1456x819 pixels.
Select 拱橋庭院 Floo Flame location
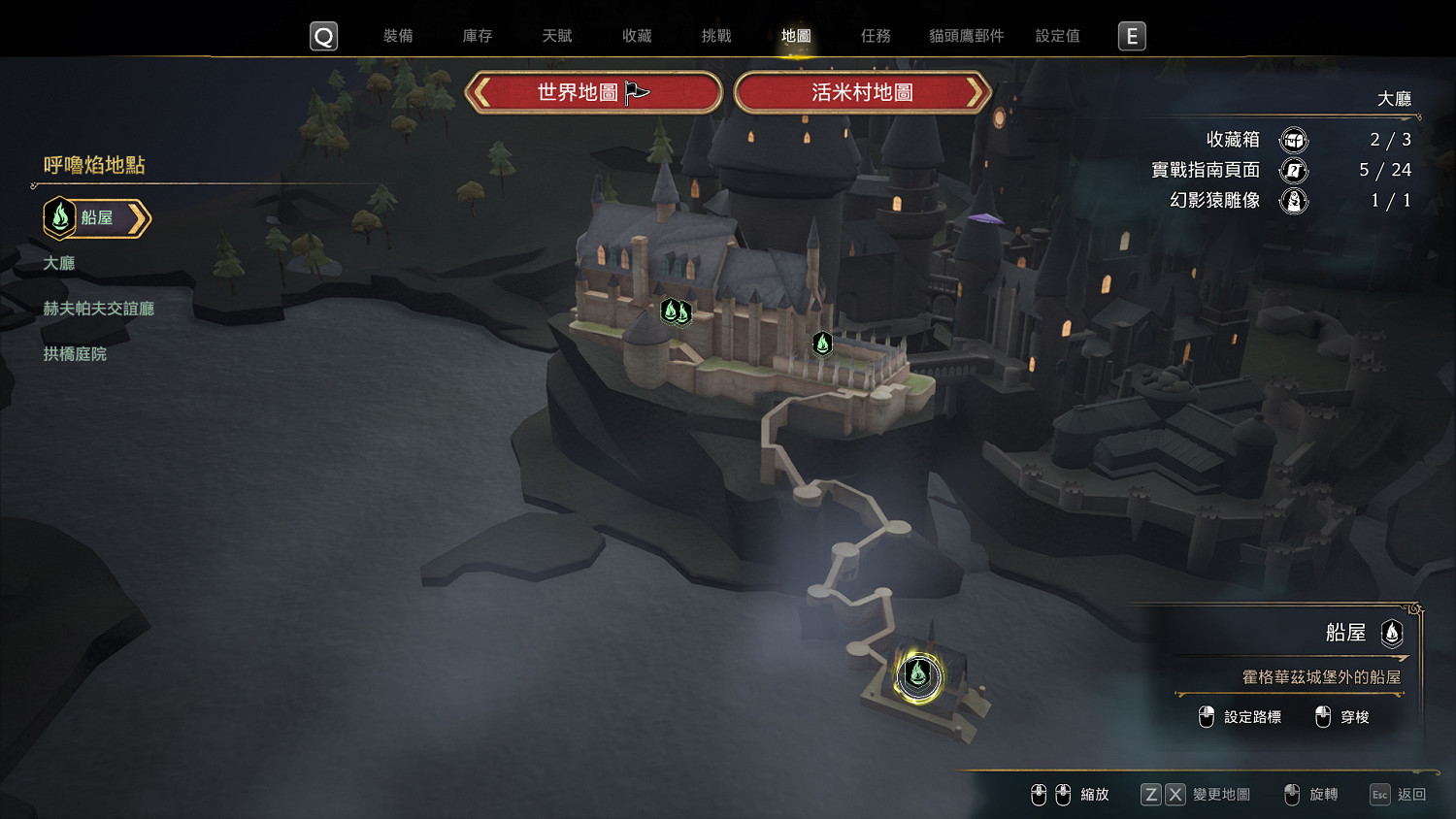click(x=75, y=354)
